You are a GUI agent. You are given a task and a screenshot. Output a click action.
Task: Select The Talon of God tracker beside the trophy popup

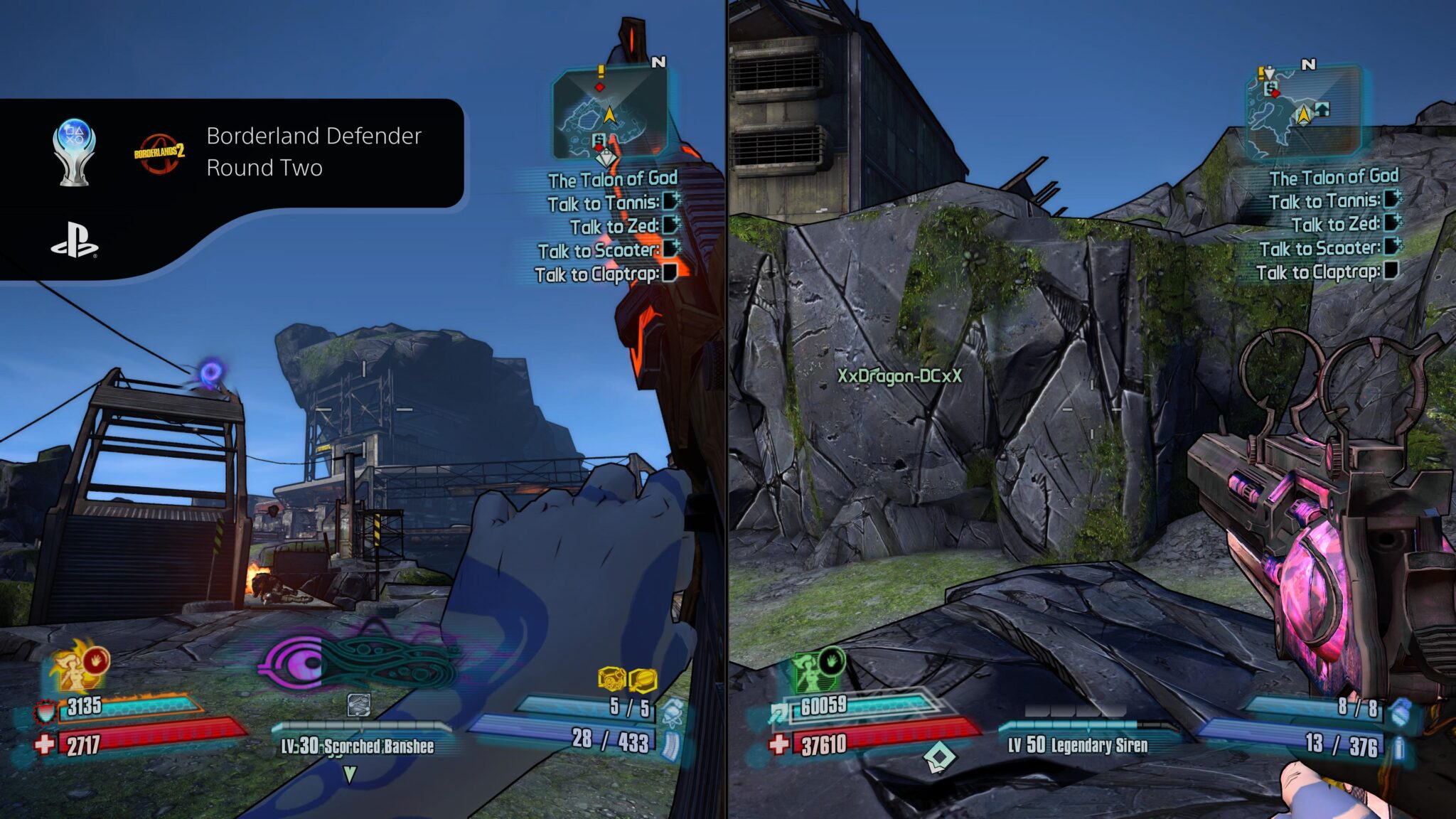(612, 179)
